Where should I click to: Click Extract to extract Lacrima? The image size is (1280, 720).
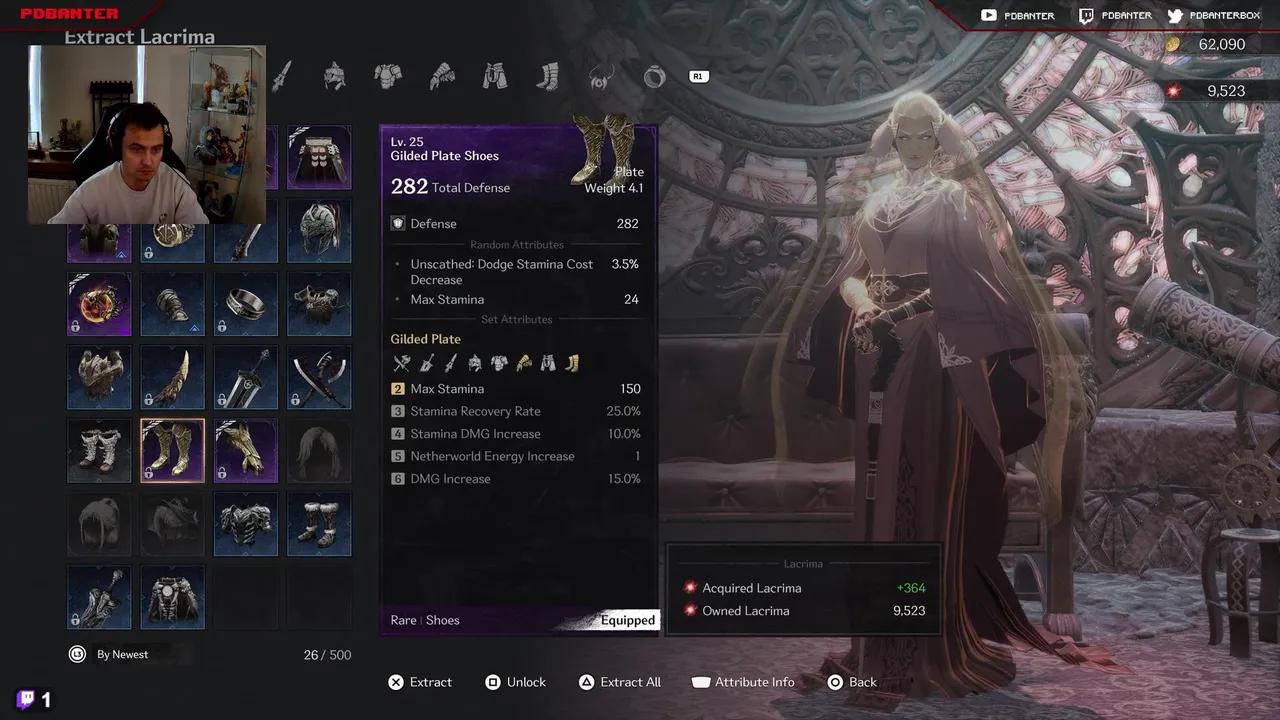coord(420,681)
